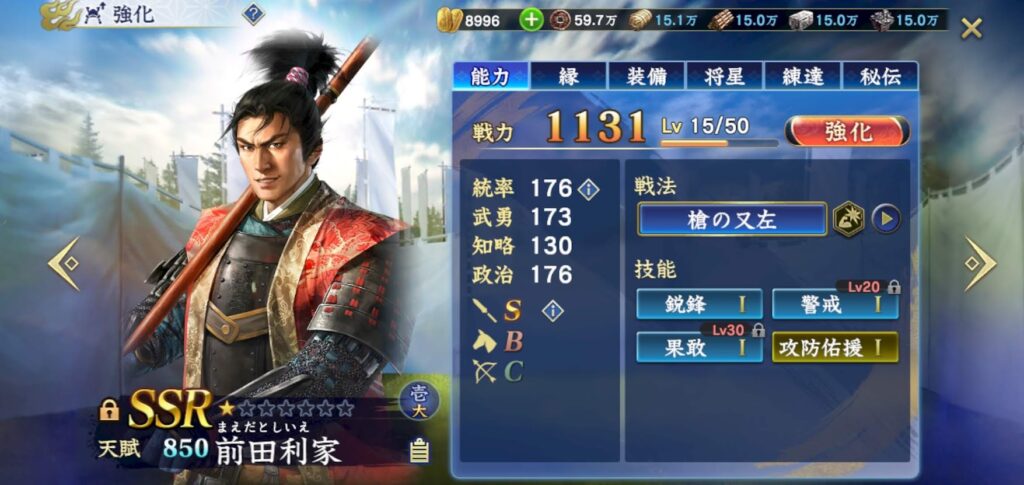Play the tactic preview arrow button
This screenshot has height=485, width=1024.
885,218
